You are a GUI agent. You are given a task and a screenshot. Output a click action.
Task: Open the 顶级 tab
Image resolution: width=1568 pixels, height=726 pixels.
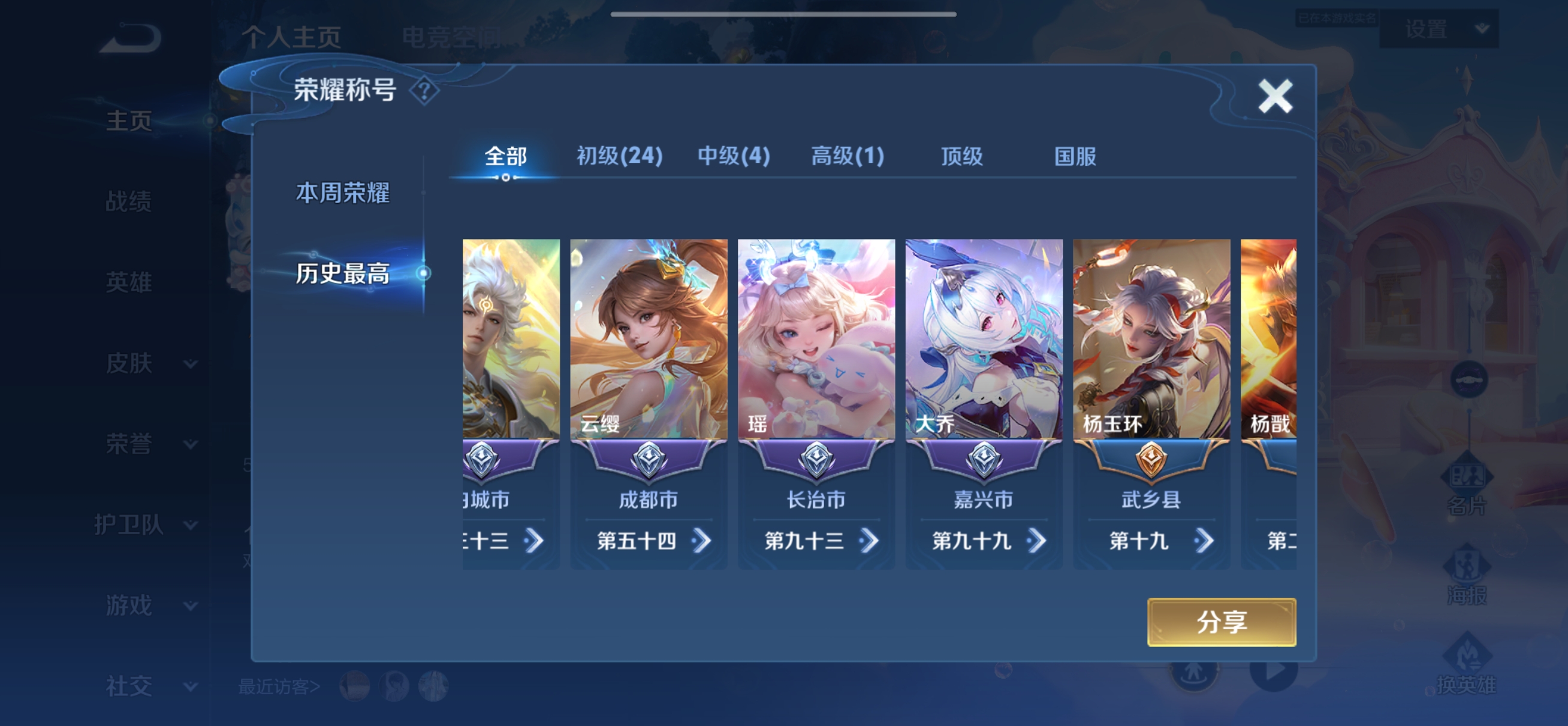point(962,156)
